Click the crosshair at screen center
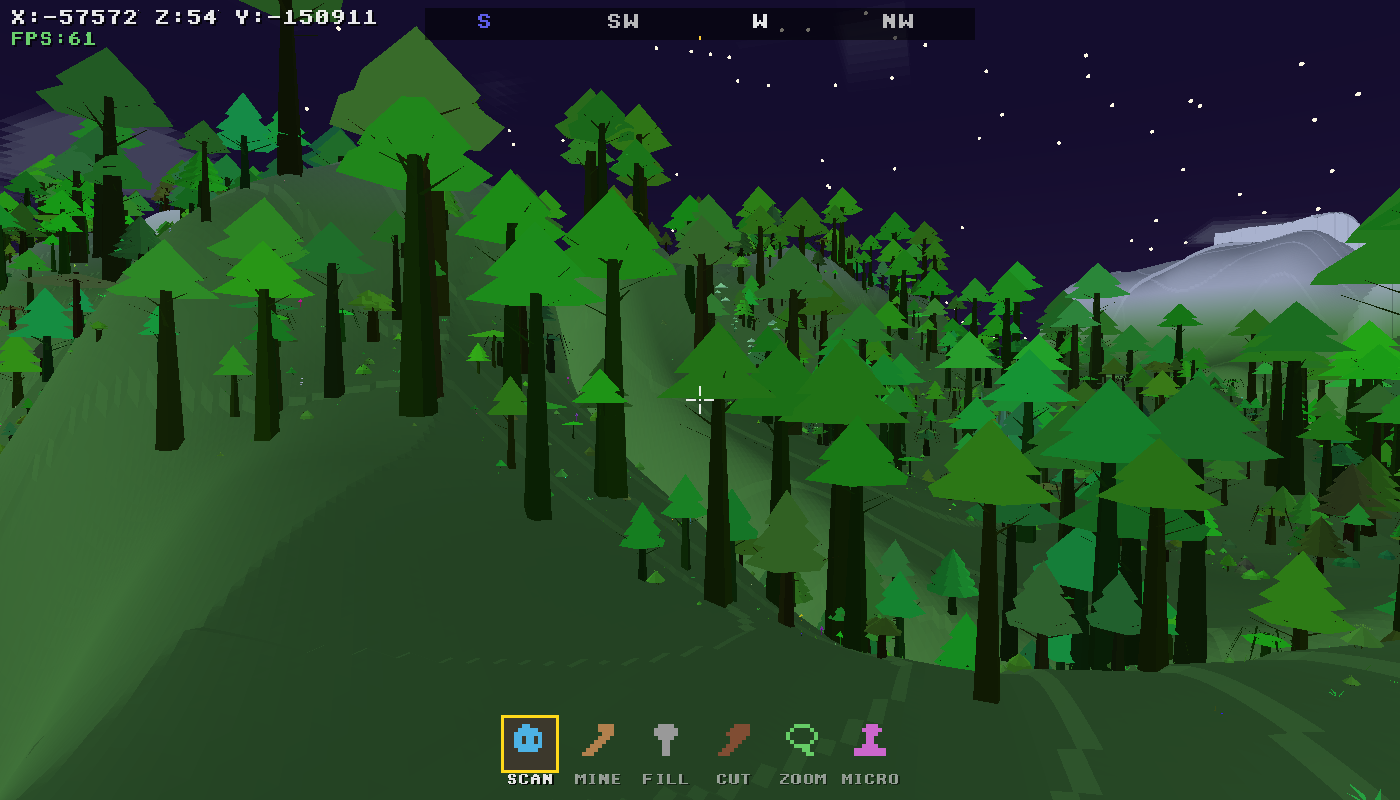Image resolution: width=1400 pixels, height=800 pixels. (x=700, y=400)
